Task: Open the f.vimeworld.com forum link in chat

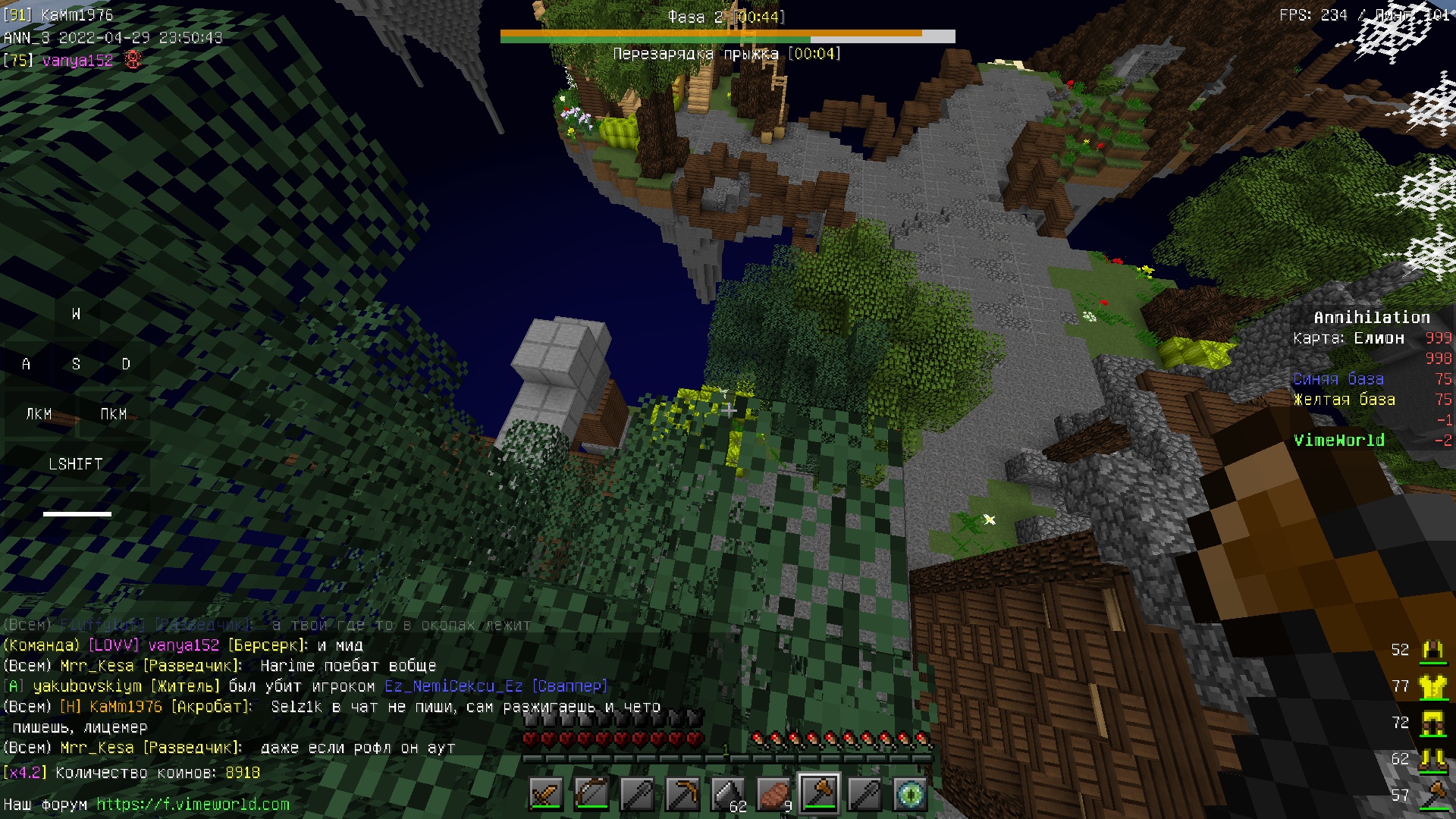Action: point(193,804)
